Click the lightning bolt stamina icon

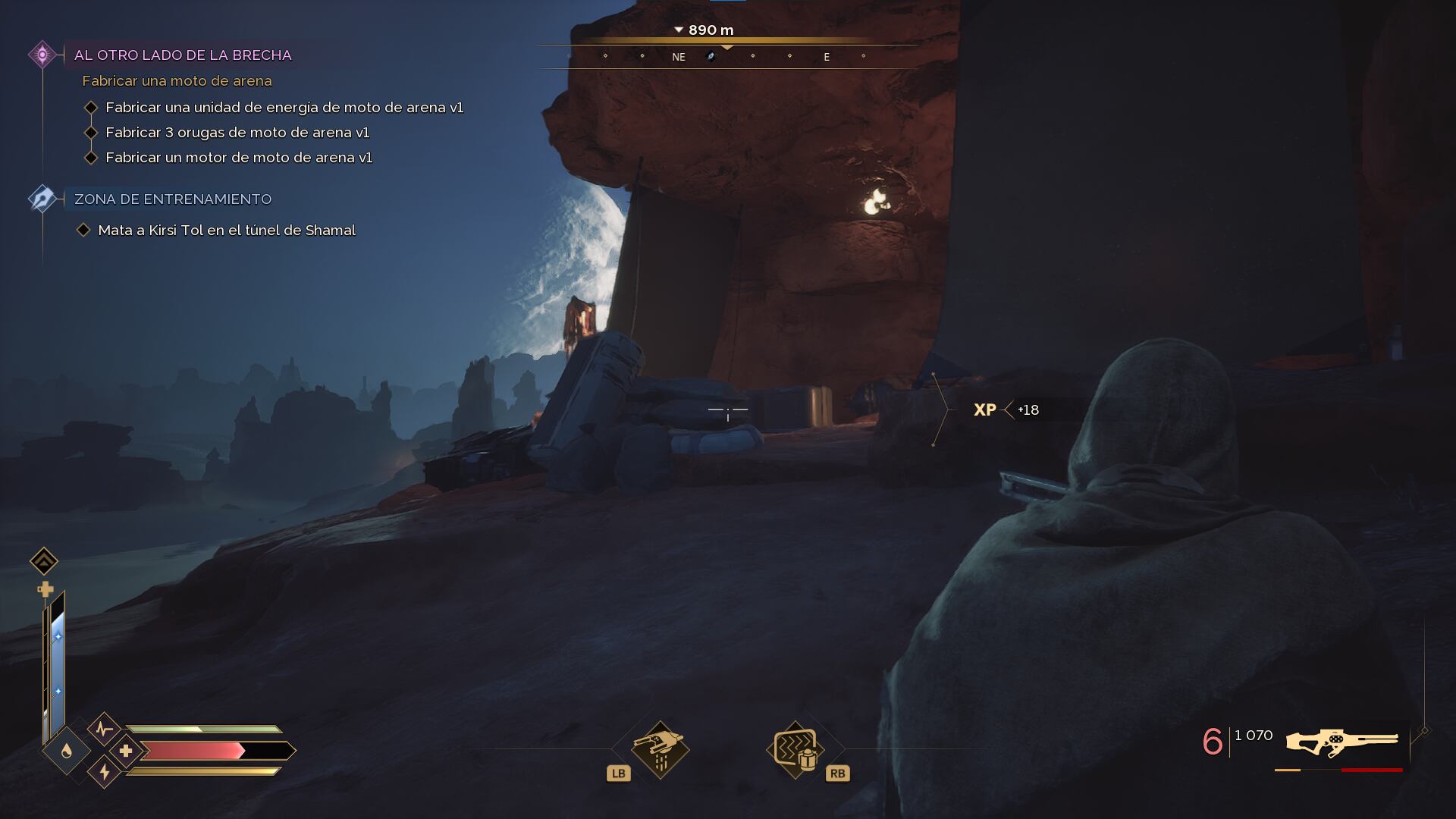click(x=104, y=772)
